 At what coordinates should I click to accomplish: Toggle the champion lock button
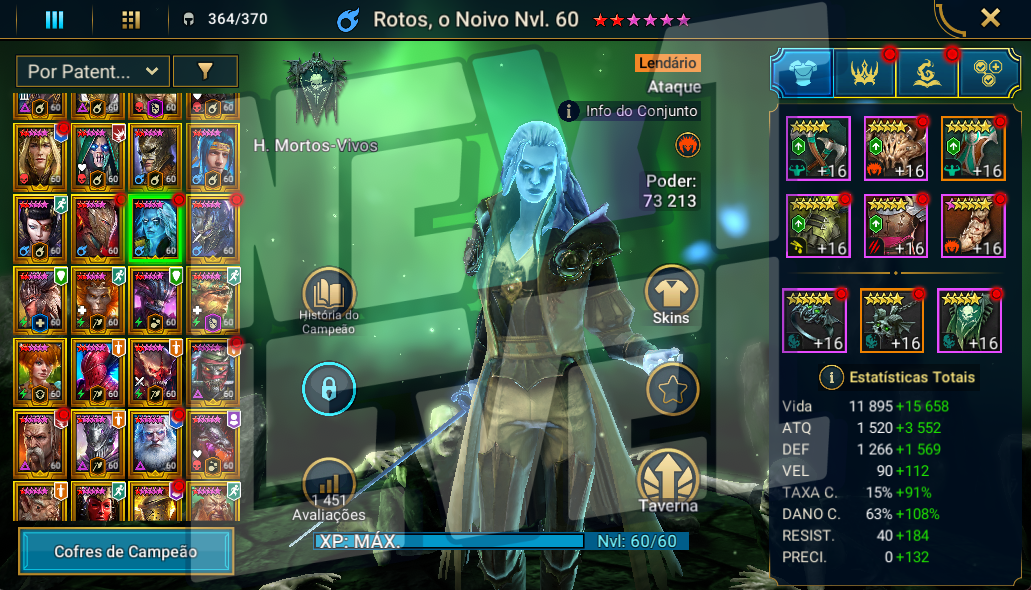(328, 390)
